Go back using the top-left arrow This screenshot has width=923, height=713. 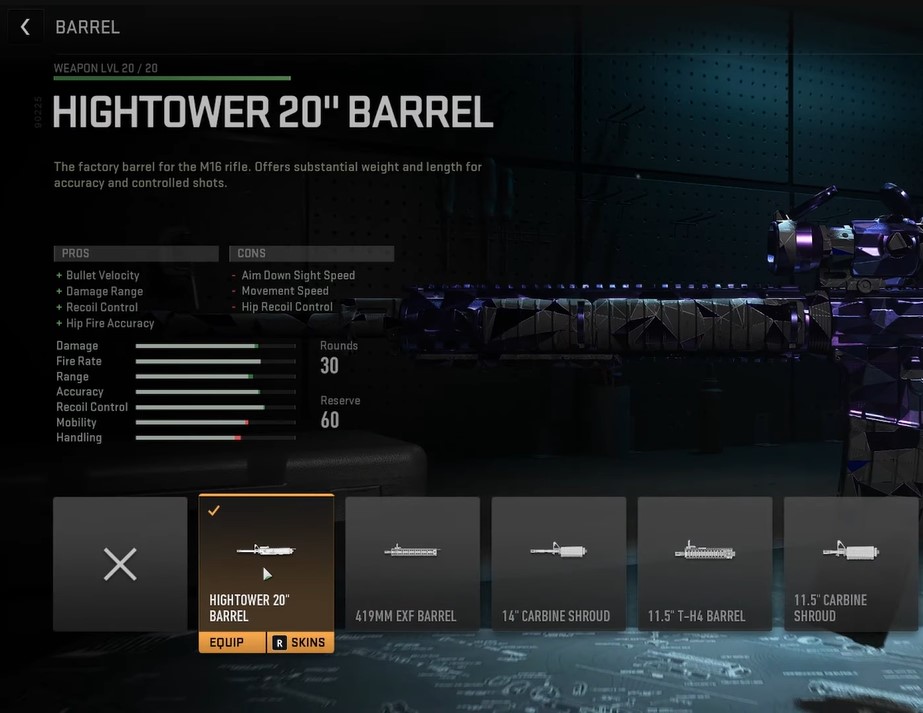point(26,27)
